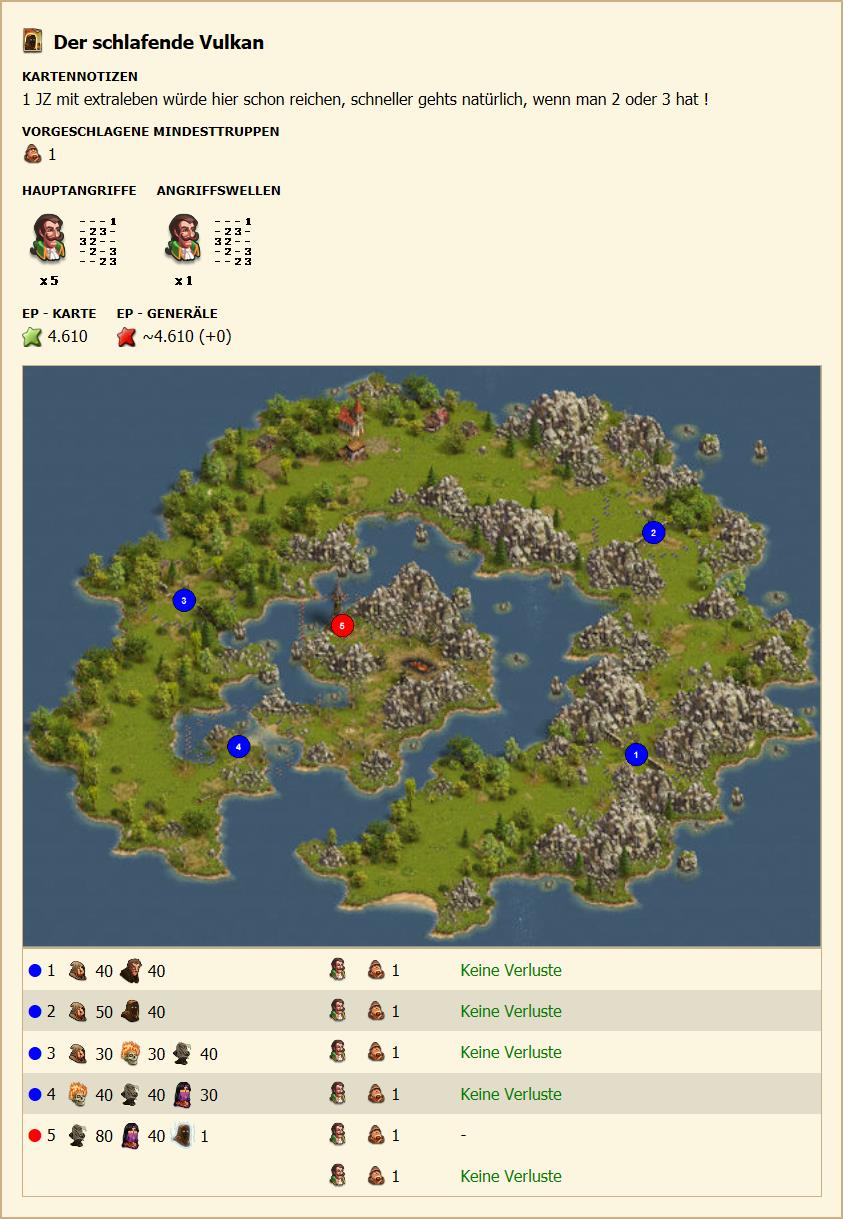Pick blue marker 4 on the island map
Screen dimensions: 843x1219
(x=238, y=746)
